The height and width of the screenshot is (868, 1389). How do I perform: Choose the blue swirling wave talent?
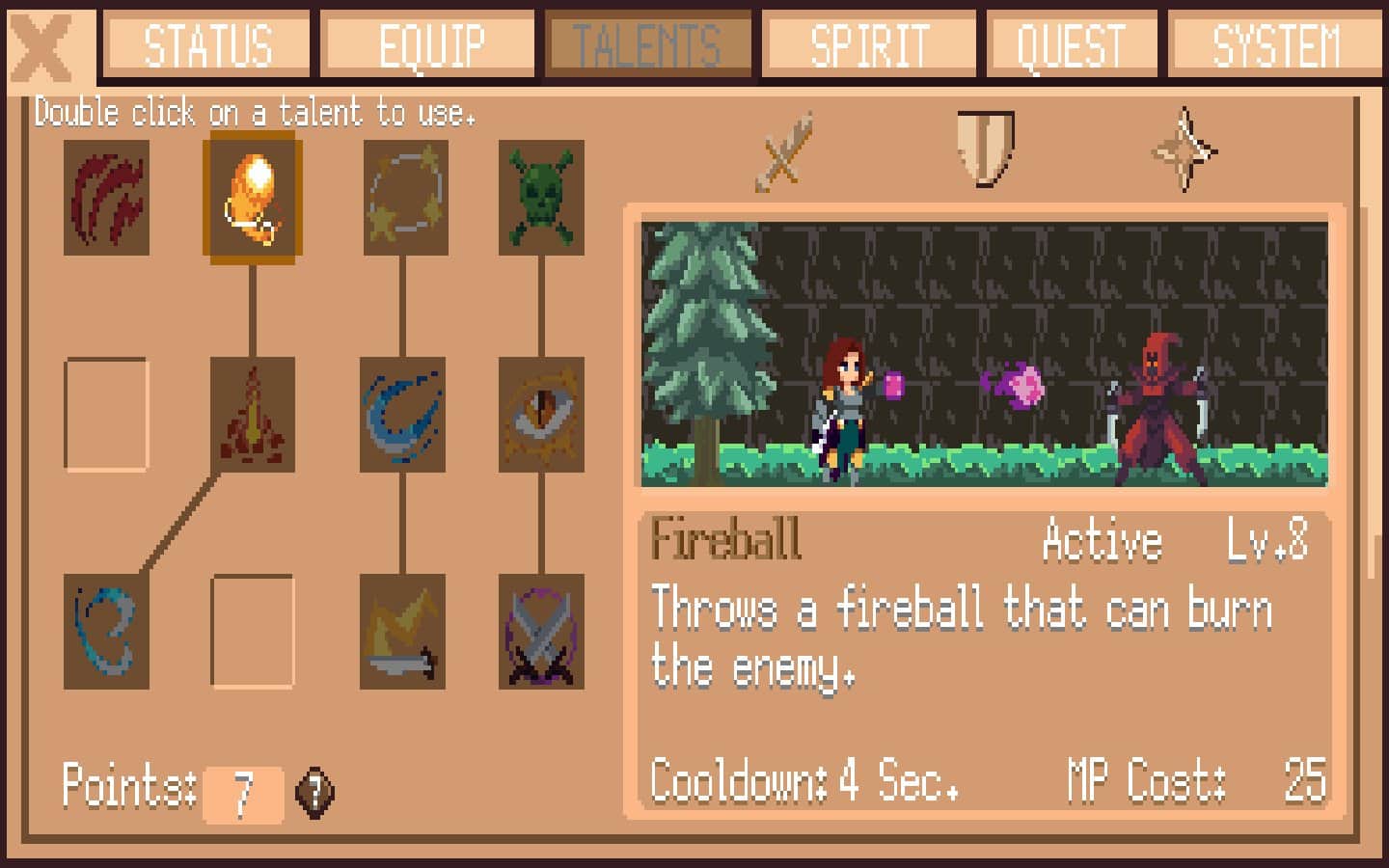(402, 415)
